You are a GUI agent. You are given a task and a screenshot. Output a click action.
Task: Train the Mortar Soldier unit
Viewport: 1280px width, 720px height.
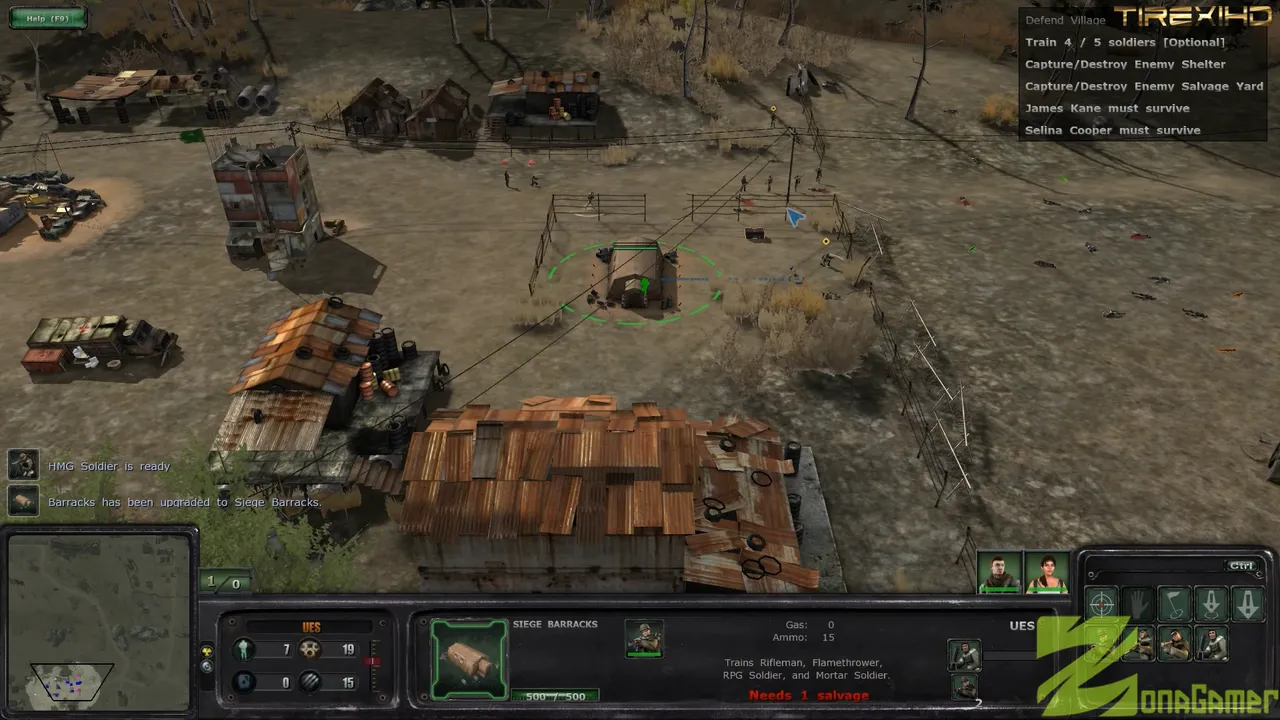1212,645
